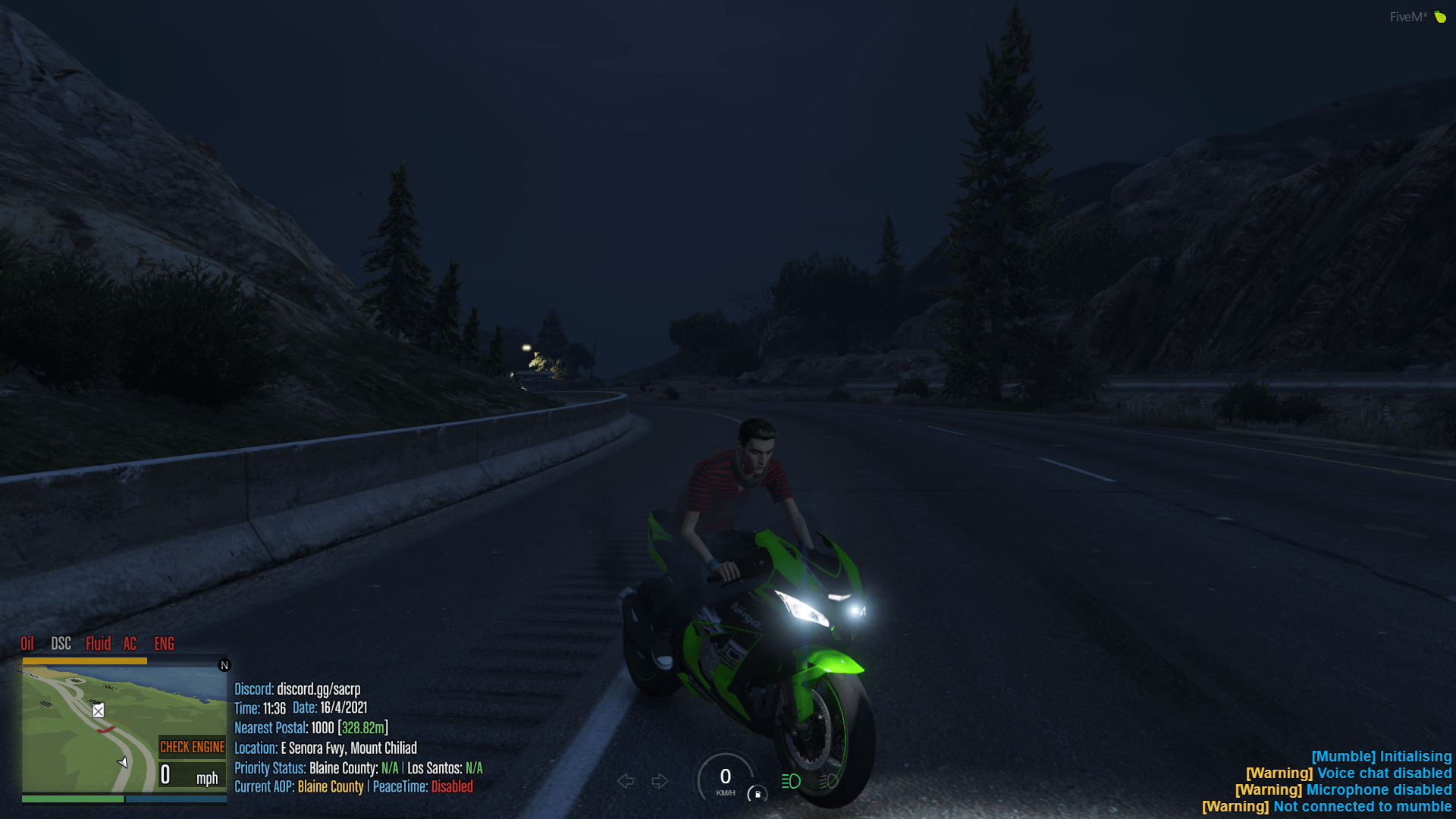The width and height of the screenshot is (1456, 819).
Task: Toggle the green high-beam headlight indicator
Action: coord(790,780)
